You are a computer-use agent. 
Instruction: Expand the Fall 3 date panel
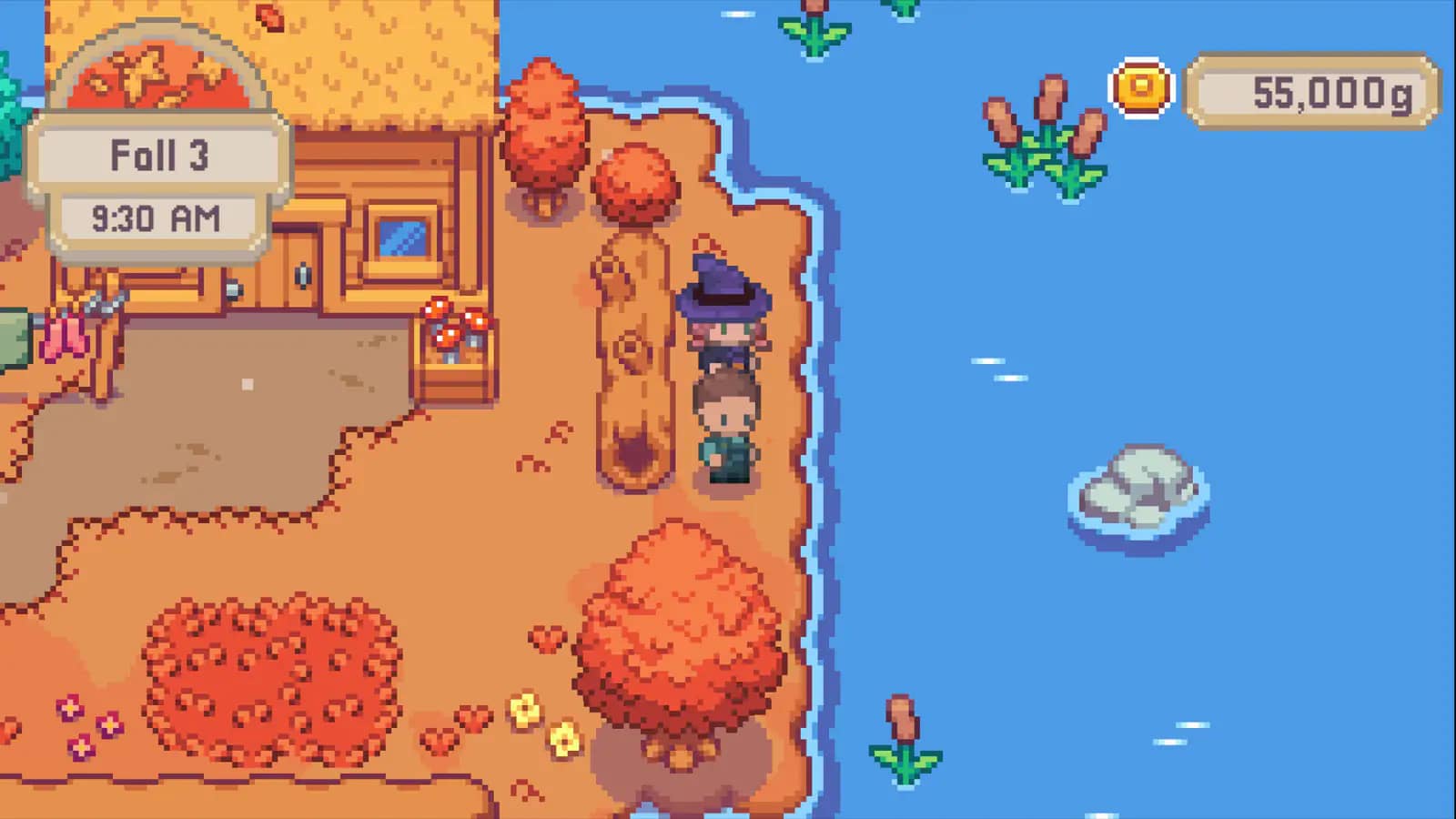coord(157,157)
